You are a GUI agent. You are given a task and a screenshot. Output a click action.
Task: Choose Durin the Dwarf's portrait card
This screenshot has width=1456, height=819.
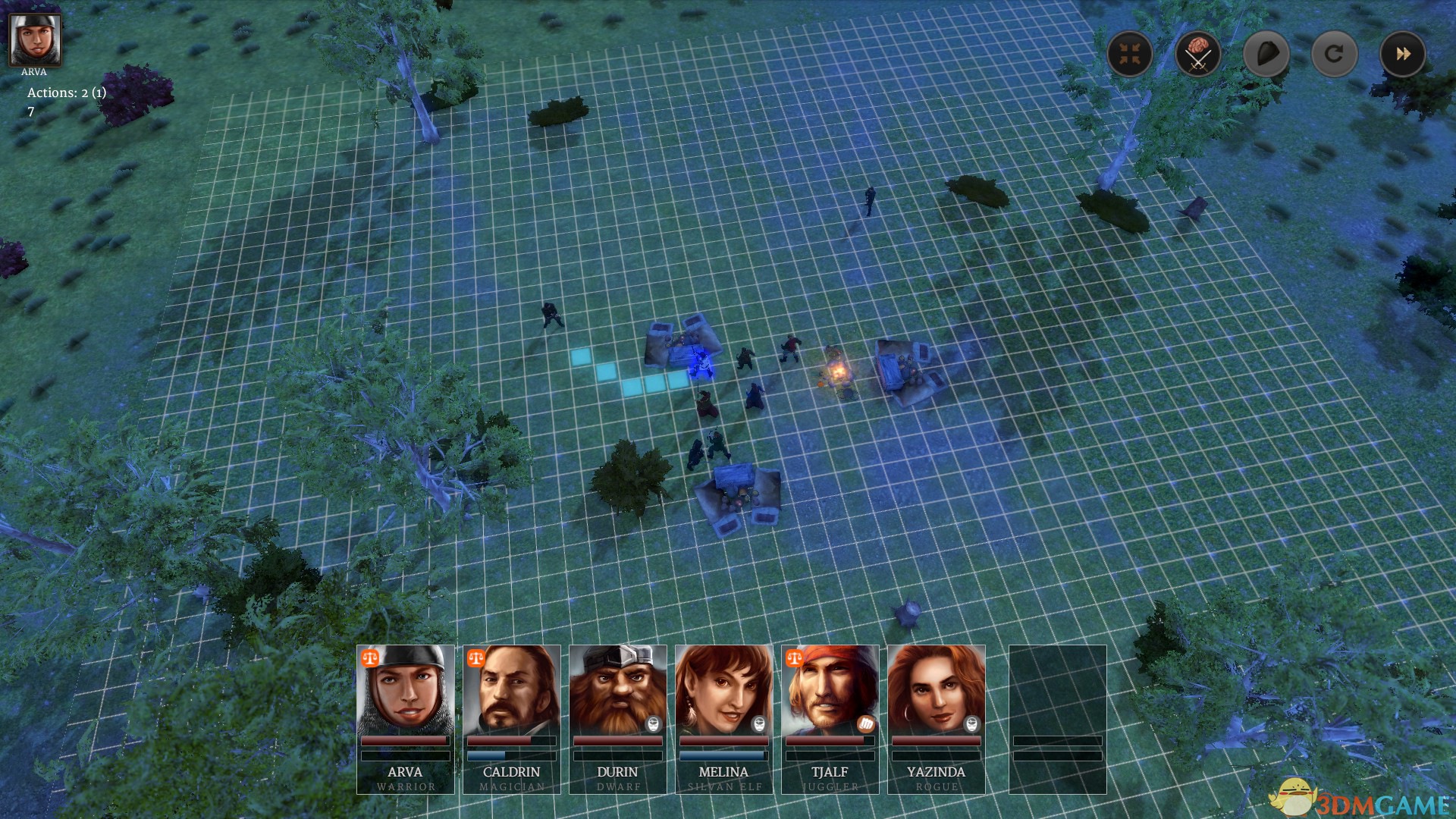617,718
